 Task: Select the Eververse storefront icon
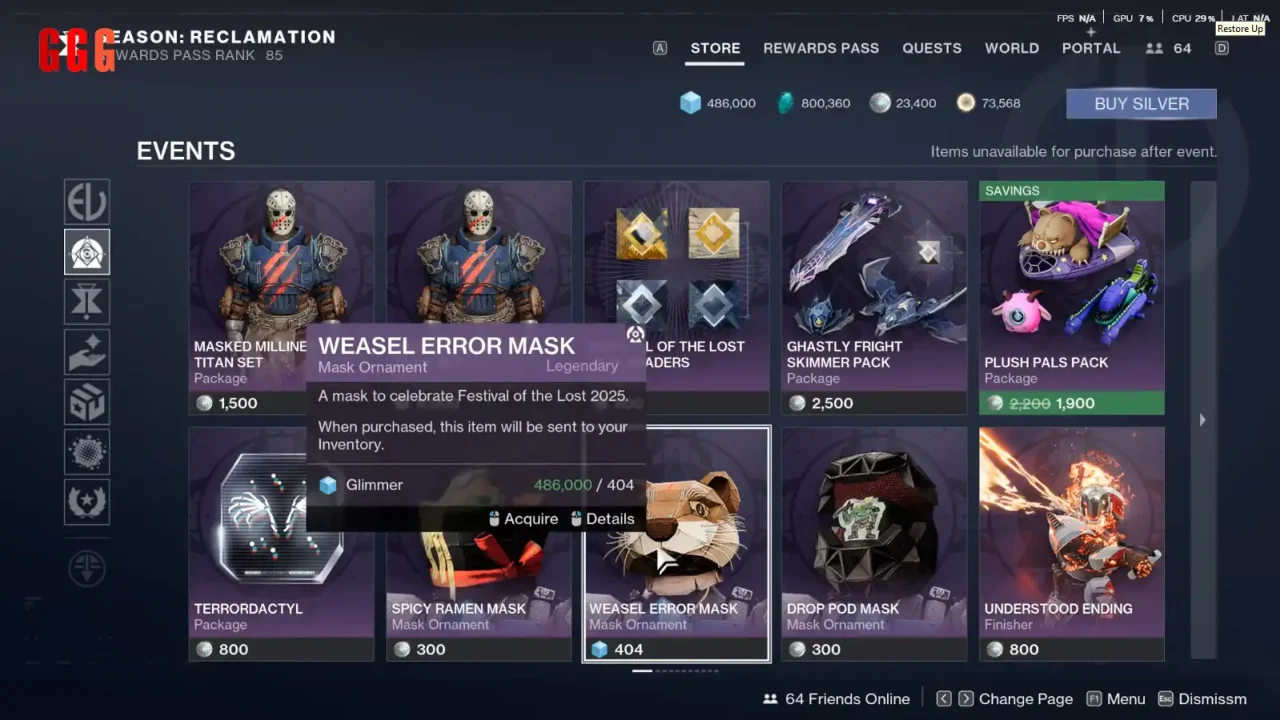(87, 201)
